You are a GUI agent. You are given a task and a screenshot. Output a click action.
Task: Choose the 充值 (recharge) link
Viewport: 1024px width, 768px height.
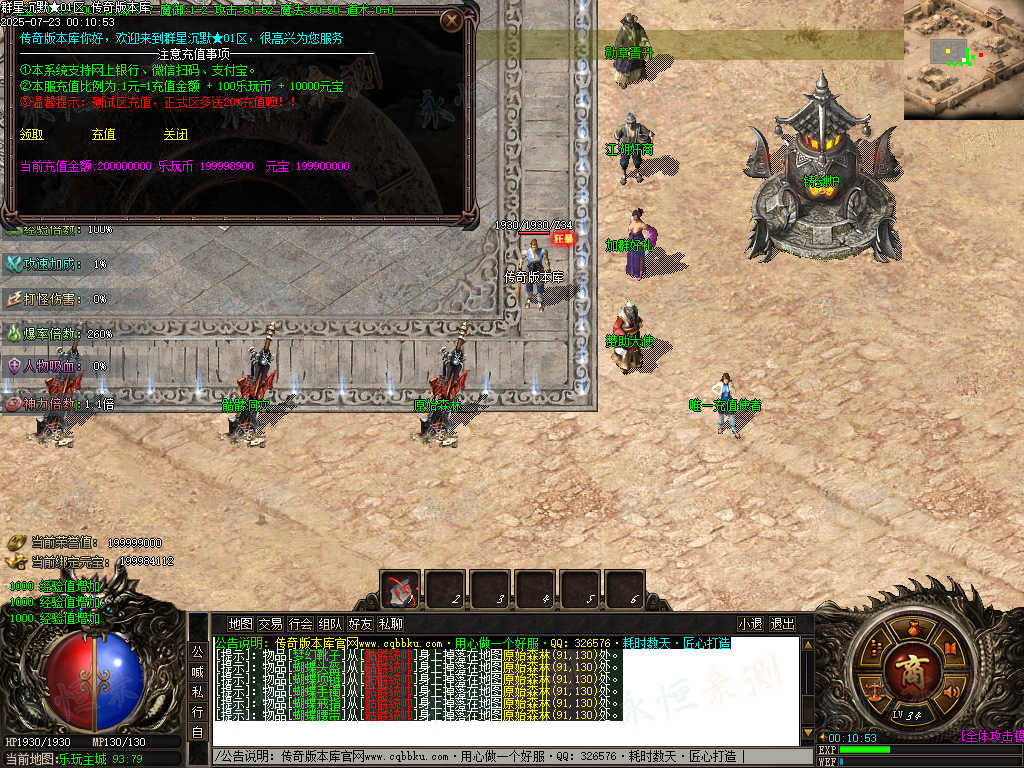click(x=103, y=134)
